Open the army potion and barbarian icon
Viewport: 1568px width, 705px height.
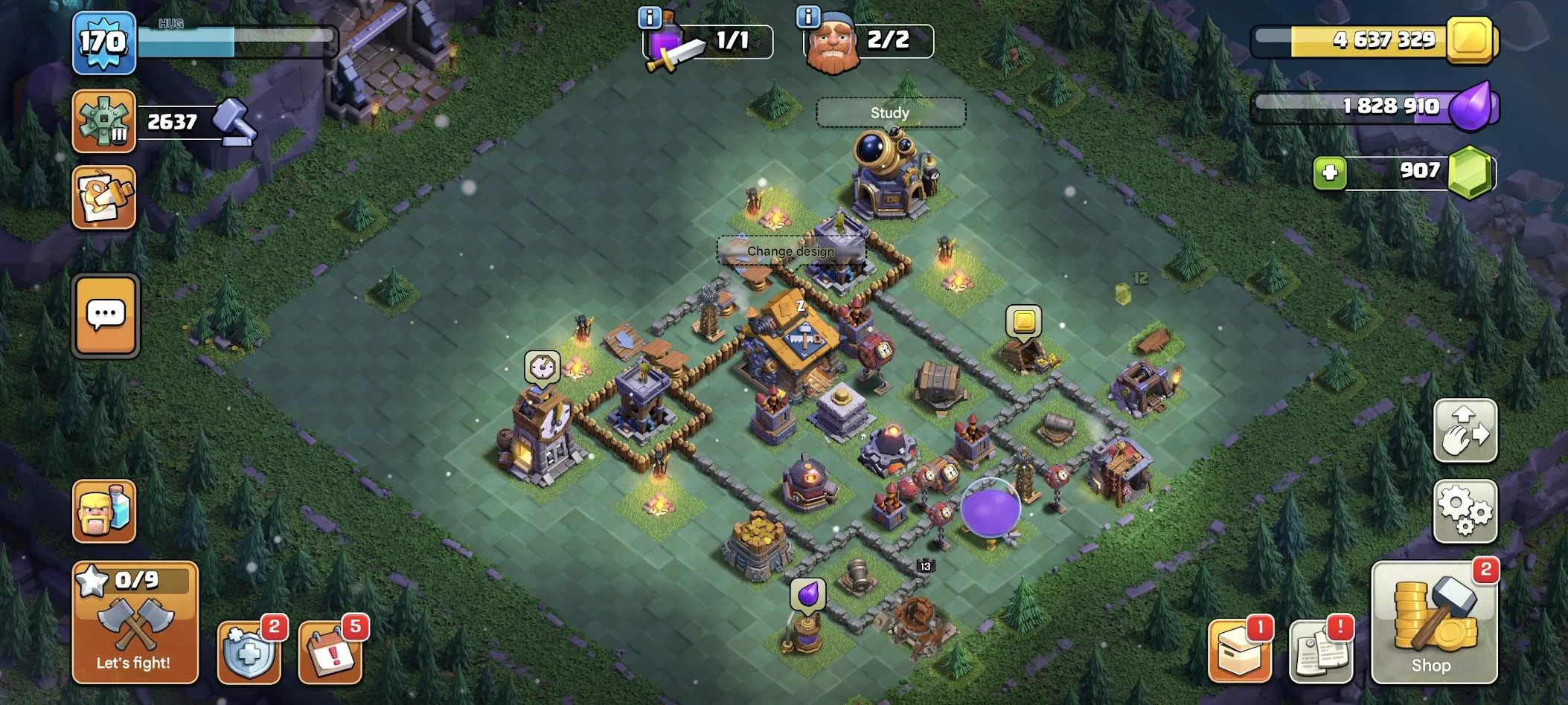click(x=104, y=513)
